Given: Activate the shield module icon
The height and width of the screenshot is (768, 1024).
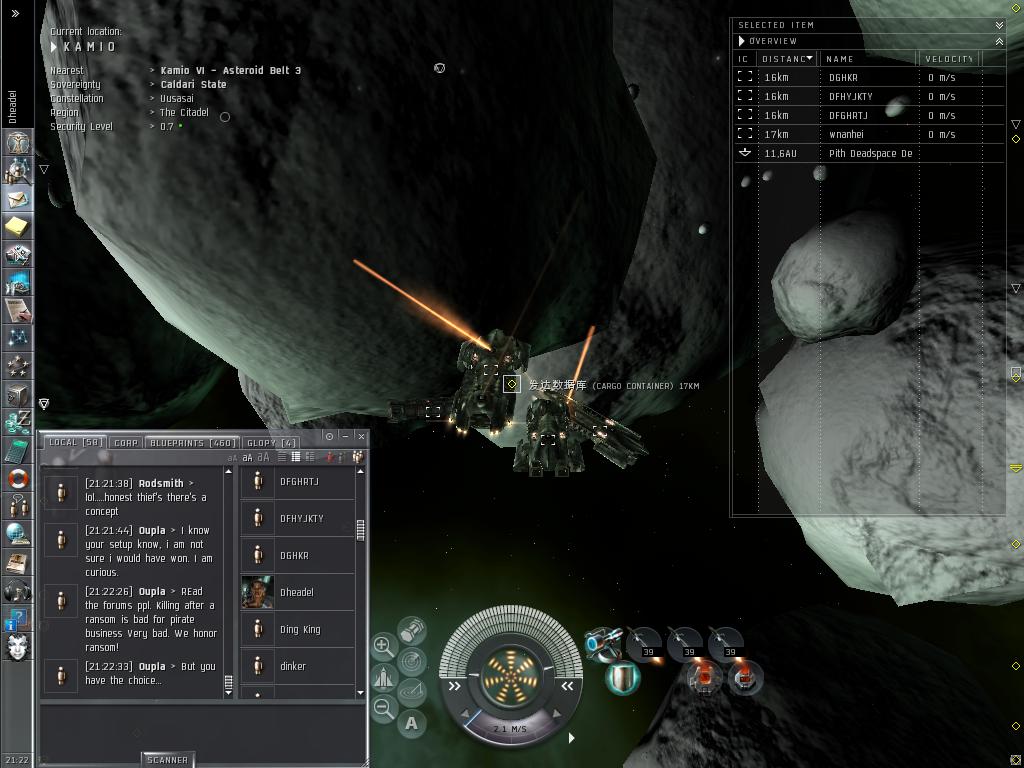Looking at the screenshot, I should click(624, 678).
